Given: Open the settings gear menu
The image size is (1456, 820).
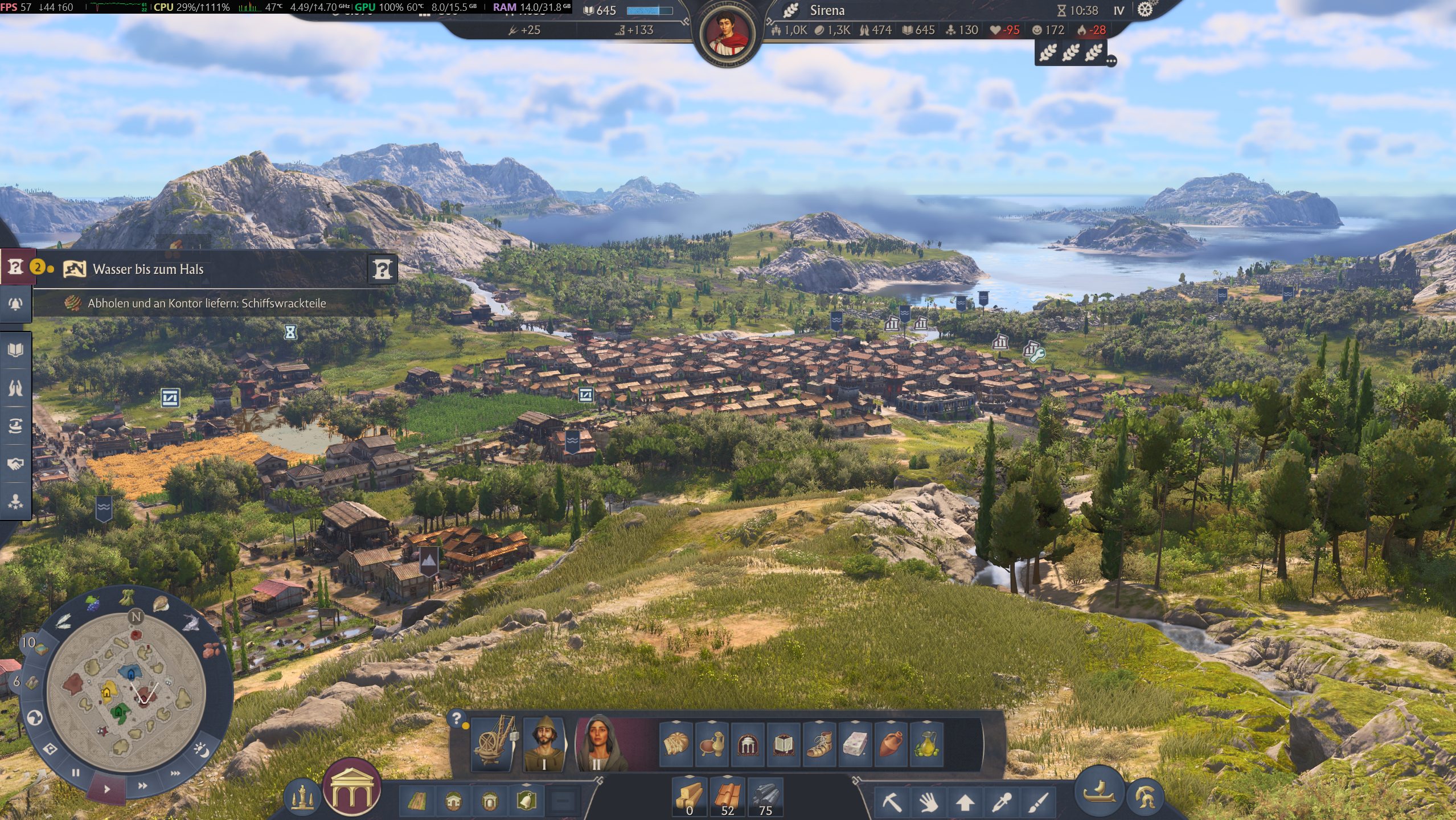Looking at the screenshot, I should 1145,10.
